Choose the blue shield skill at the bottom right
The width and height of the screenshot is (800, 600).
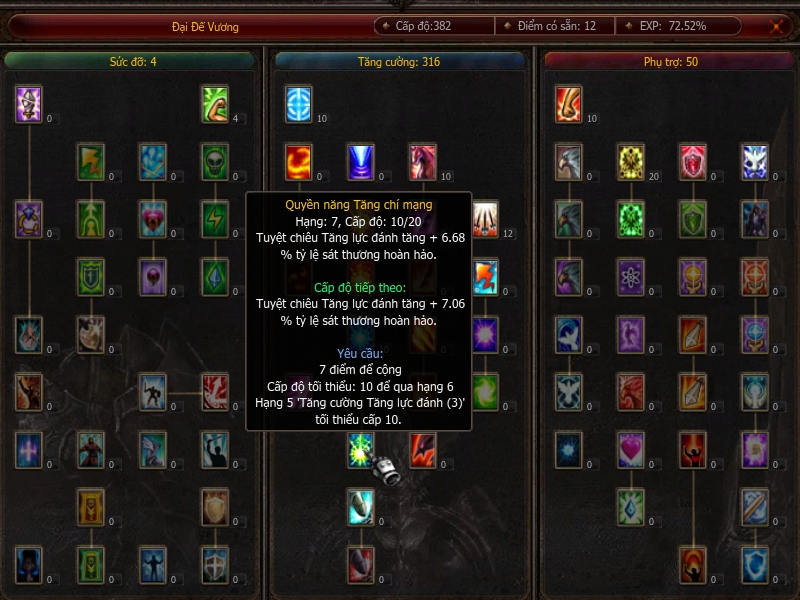tap(755, 565)
